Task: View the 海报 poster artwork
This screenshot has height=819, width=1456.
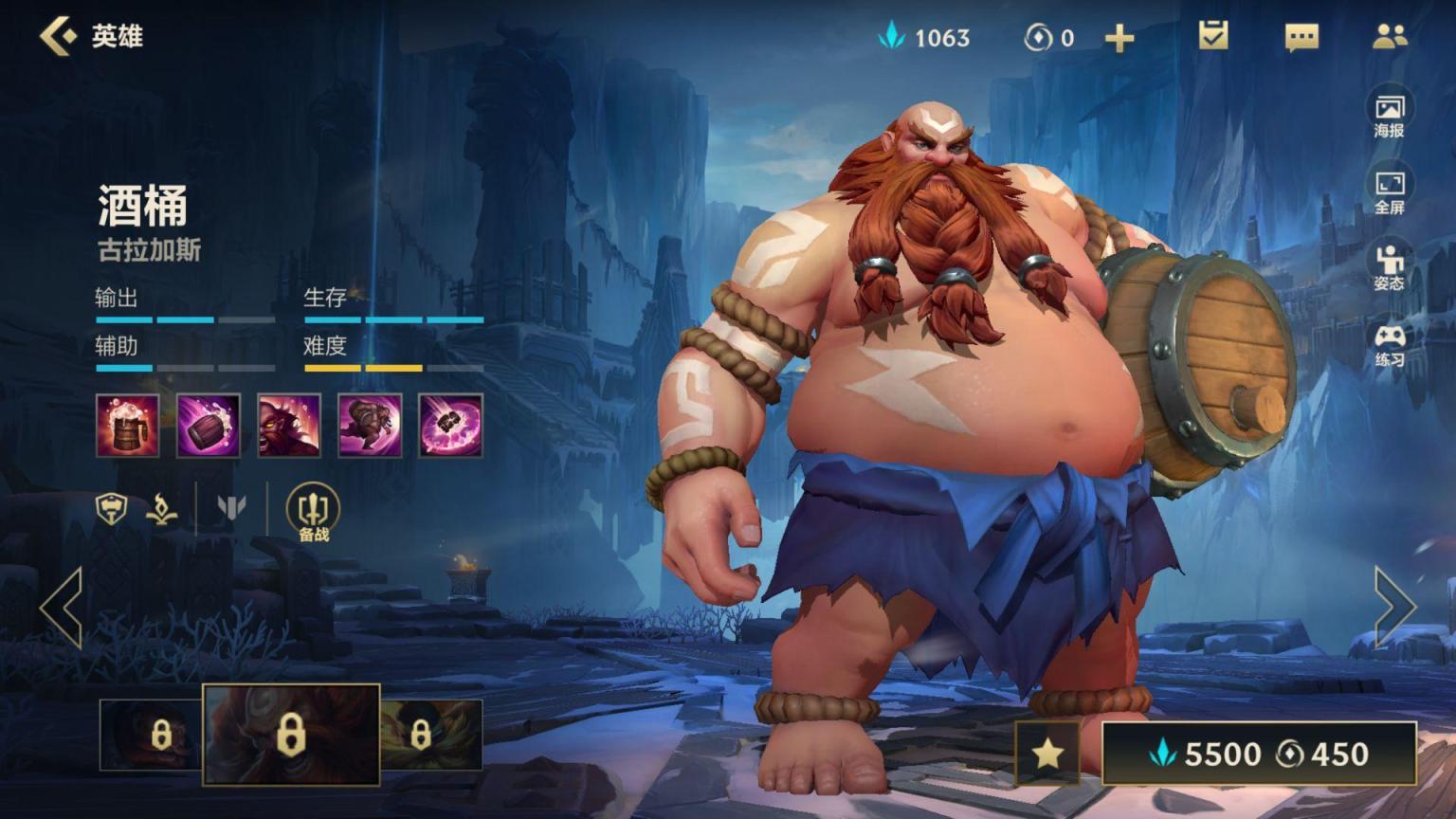Action: point(1390,116)
